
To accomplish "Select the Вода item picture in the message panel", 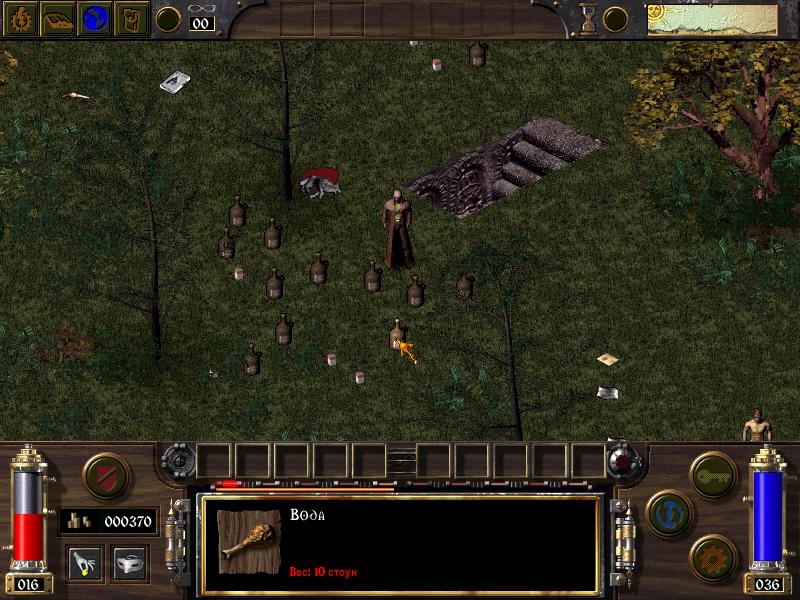I will [244, 541].
